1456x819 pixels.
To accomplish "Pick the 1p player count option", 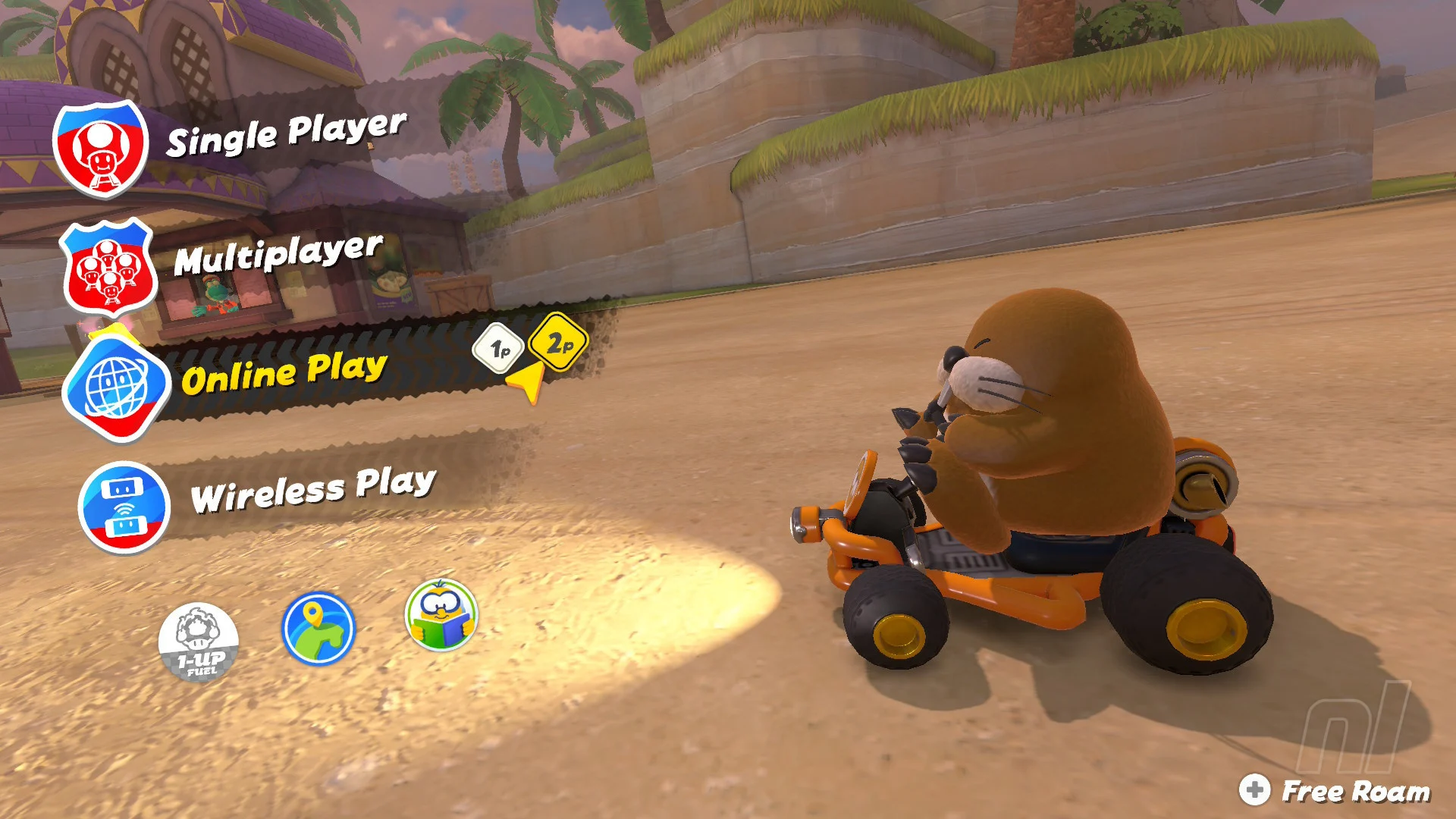I will pos(499,349).
